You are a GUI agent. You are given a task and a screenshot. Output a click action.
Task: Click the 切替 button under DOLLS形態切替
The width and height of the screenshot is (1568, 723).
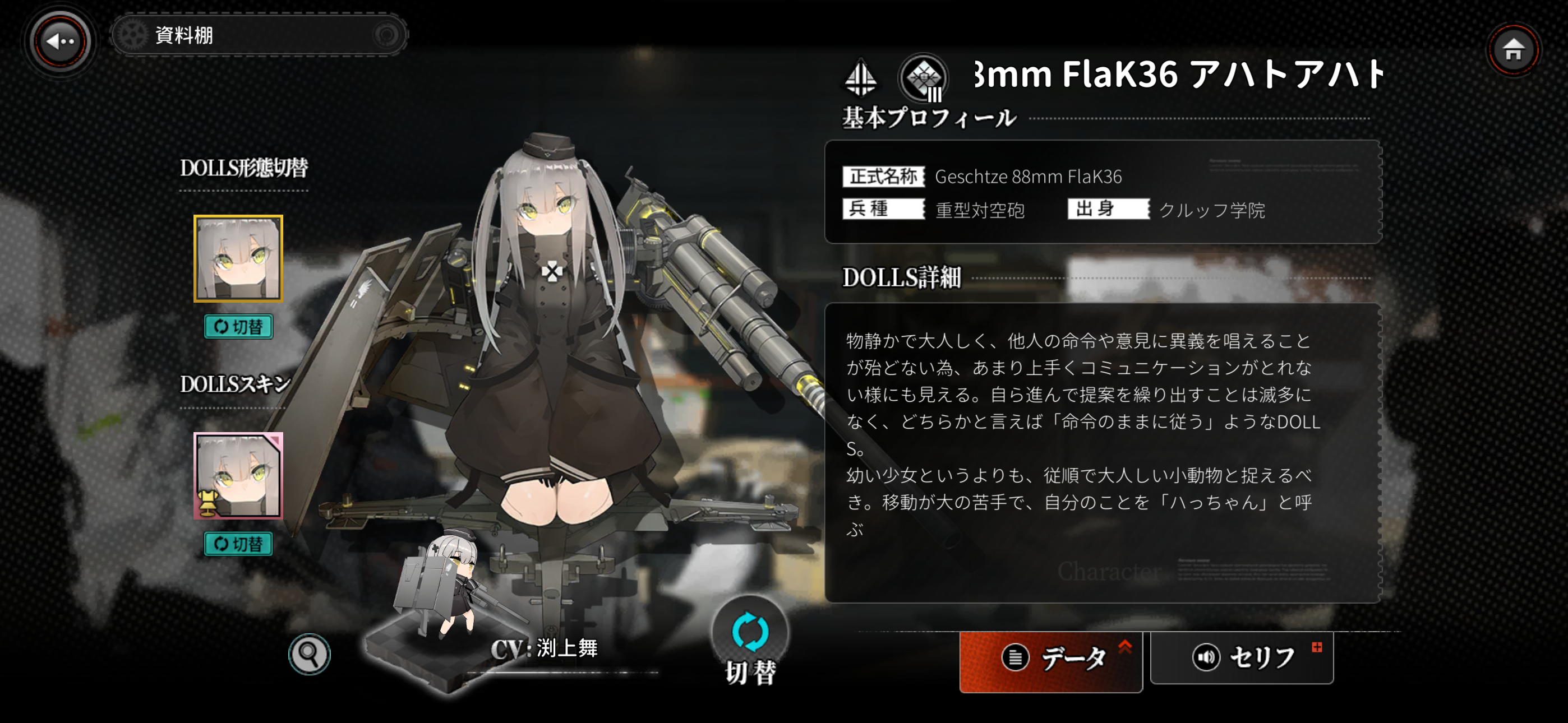click(x=238, y=327)
